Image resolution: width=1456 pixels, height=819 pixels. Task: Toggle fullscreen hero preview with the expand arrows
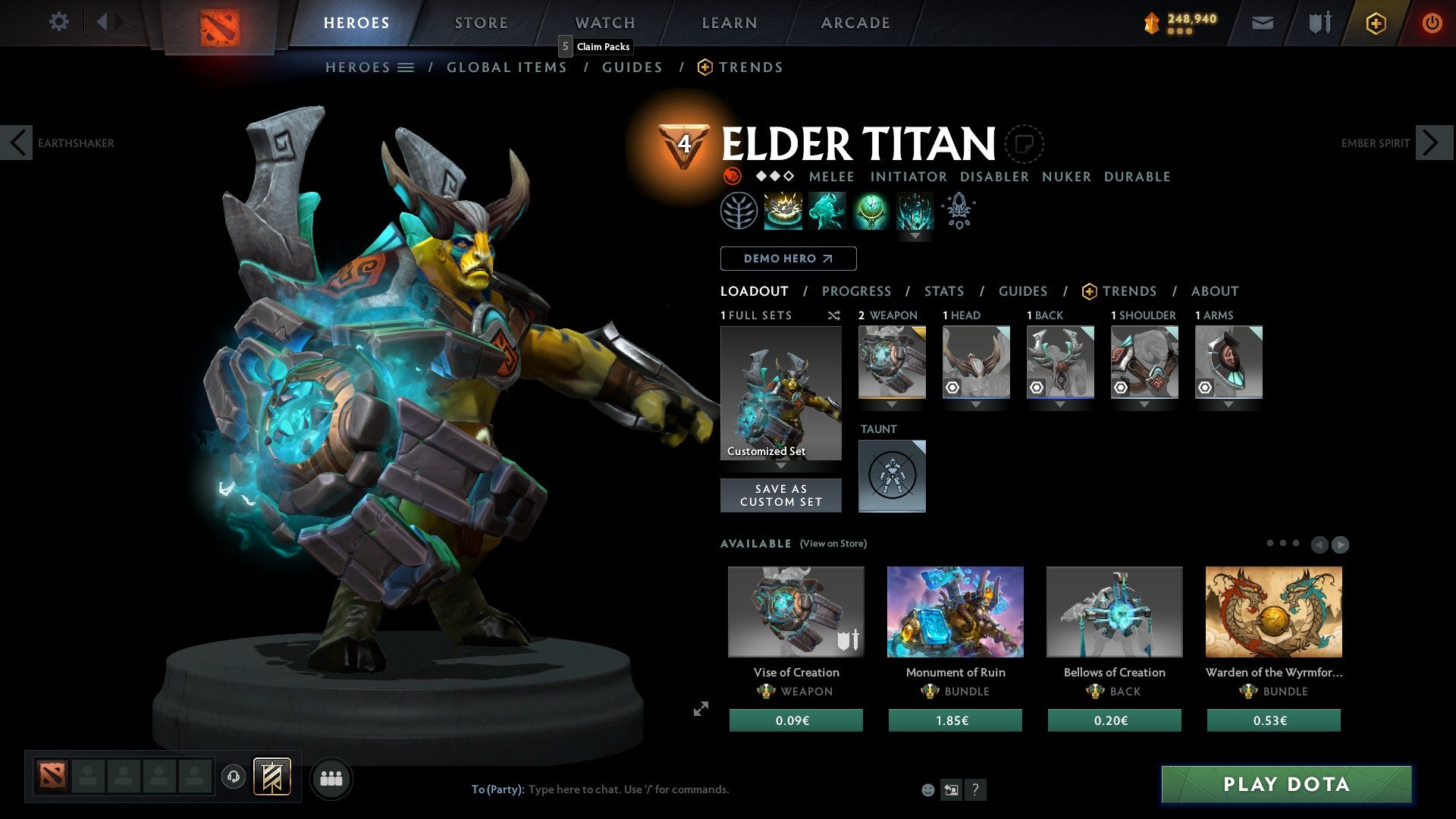click(701, 709)
